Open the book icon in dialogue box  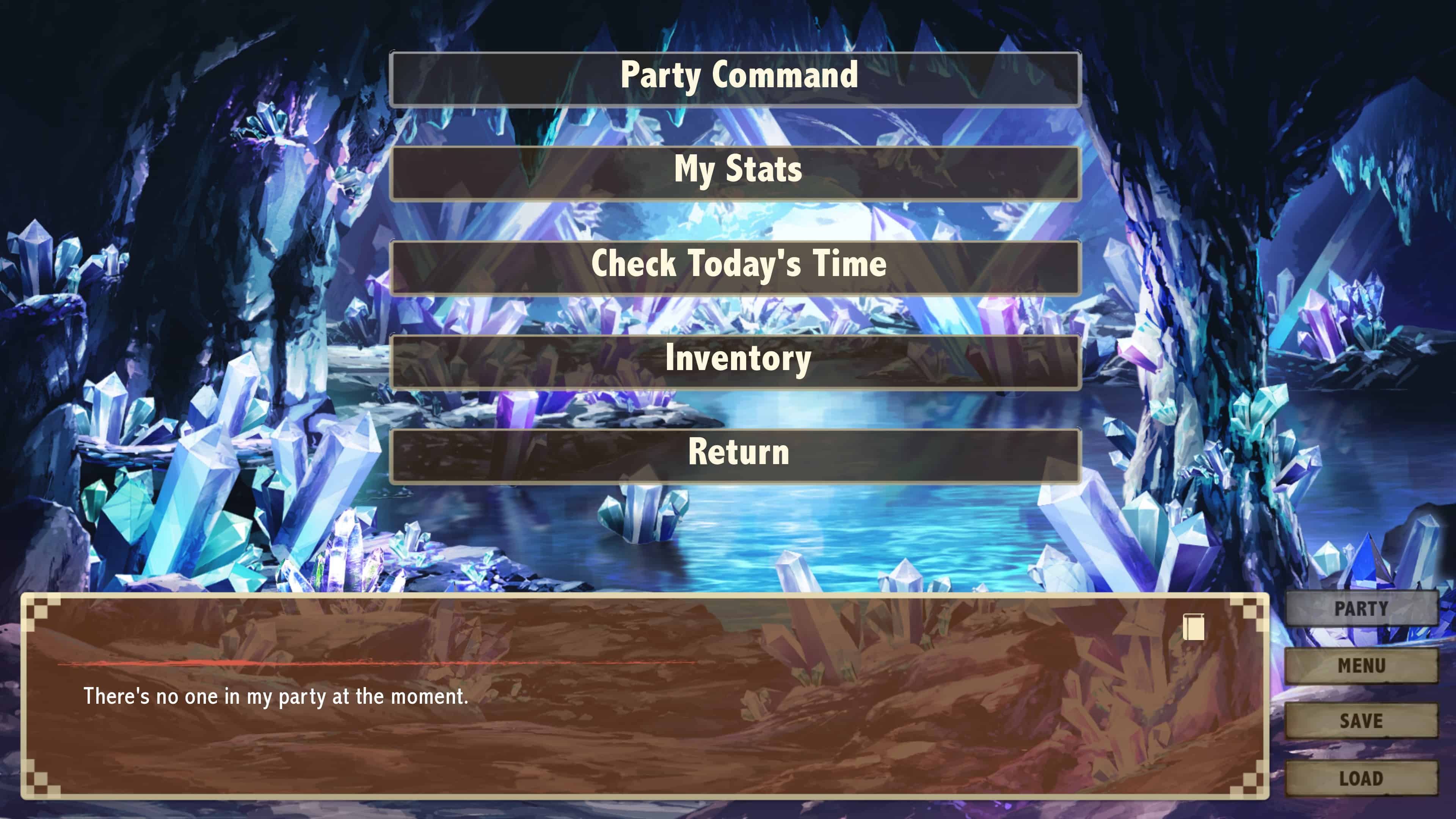(1193, 627)
